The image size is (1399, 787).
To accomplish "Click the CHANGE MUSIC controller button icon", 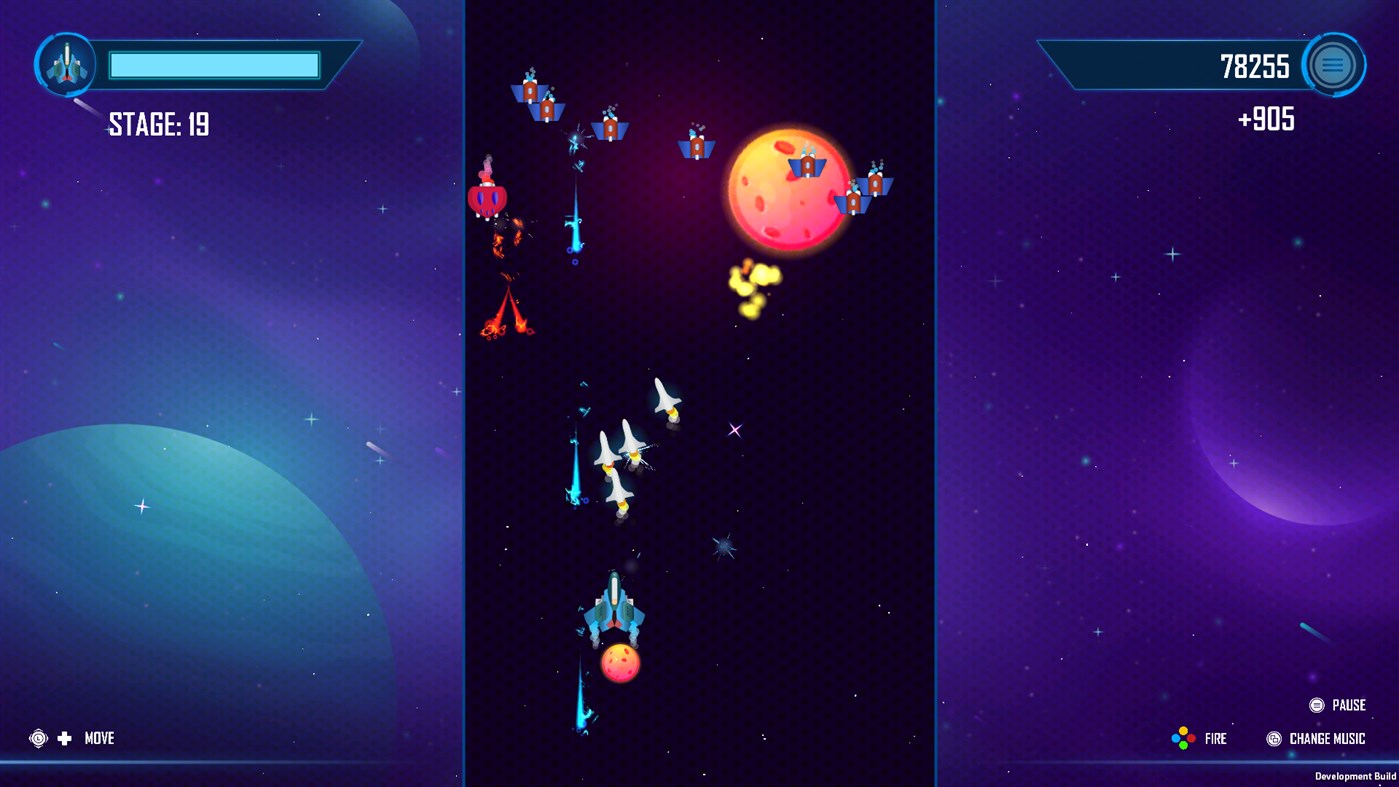I will pyautogui.click(x=1274, y=739).
